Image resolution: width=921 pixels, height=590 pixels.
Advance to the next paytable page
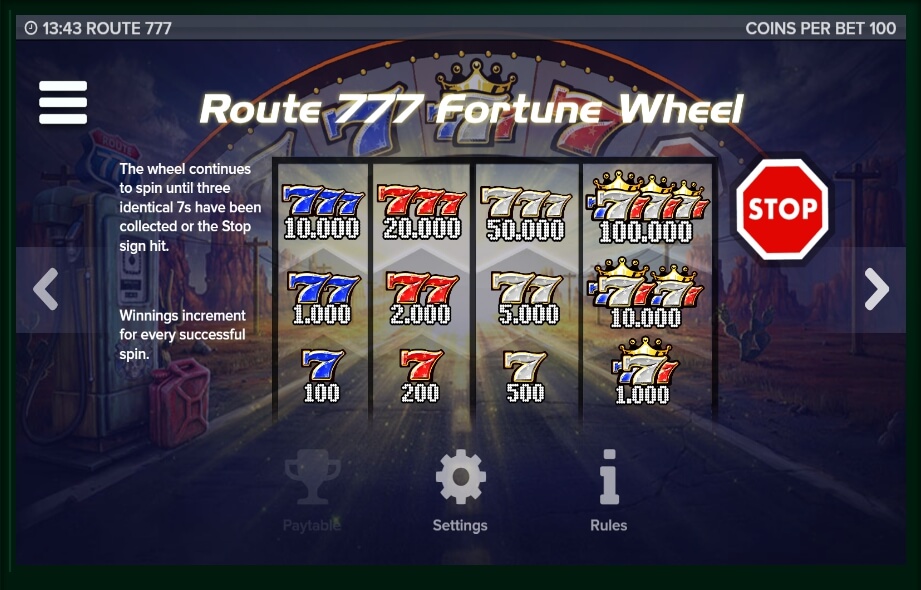pos(876,289)
